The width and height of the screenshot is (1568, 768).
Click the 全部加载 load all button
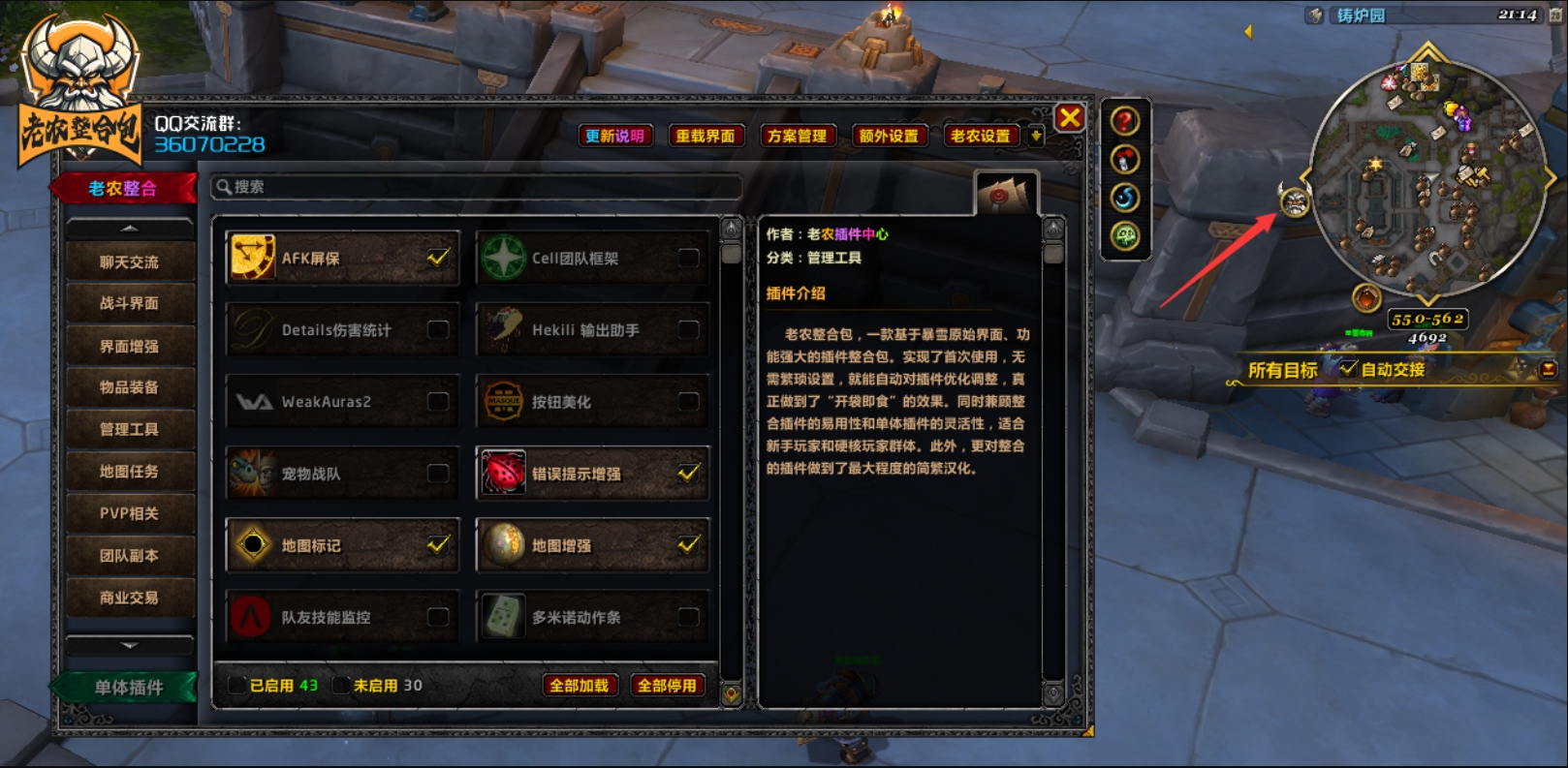click(x=579, y=686)
